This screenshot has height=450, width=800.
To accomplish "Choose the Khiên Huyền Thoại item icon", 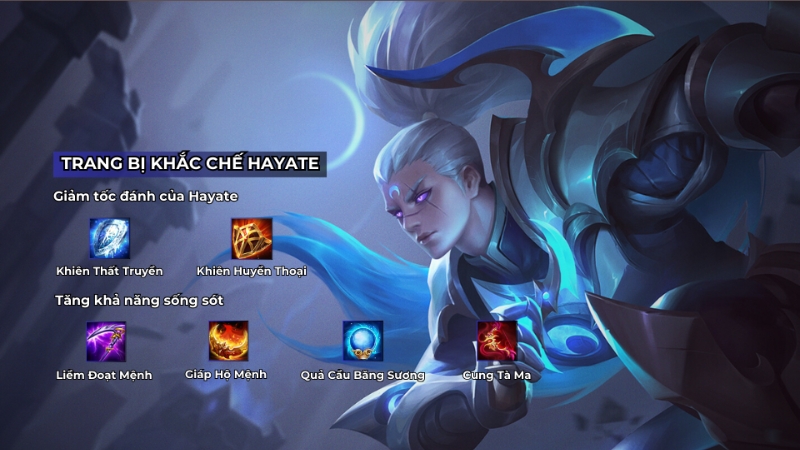I will (251, 238).
